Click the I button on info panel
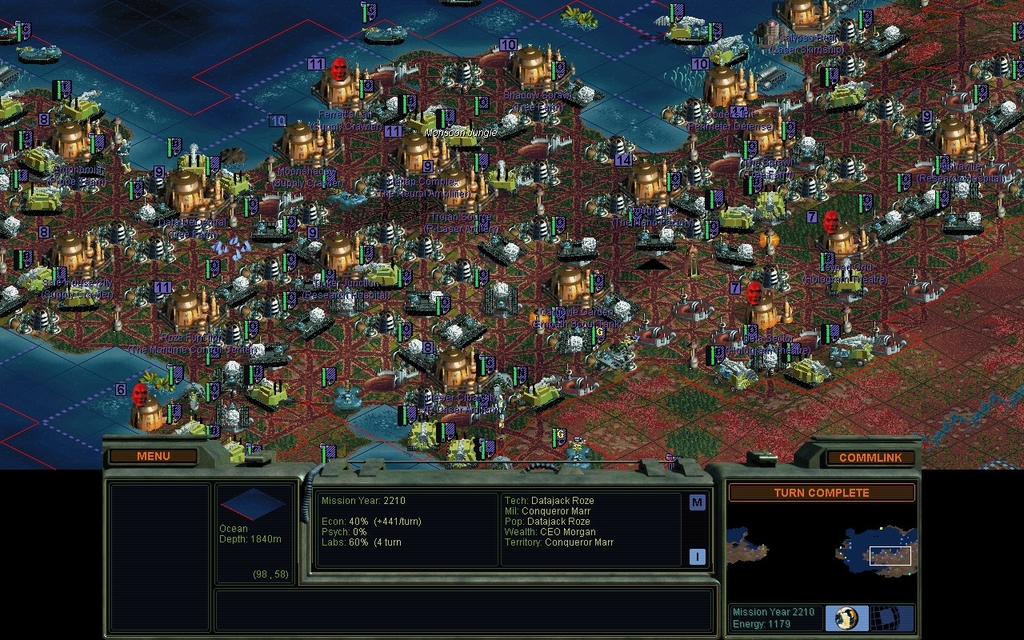 [697, 557]
